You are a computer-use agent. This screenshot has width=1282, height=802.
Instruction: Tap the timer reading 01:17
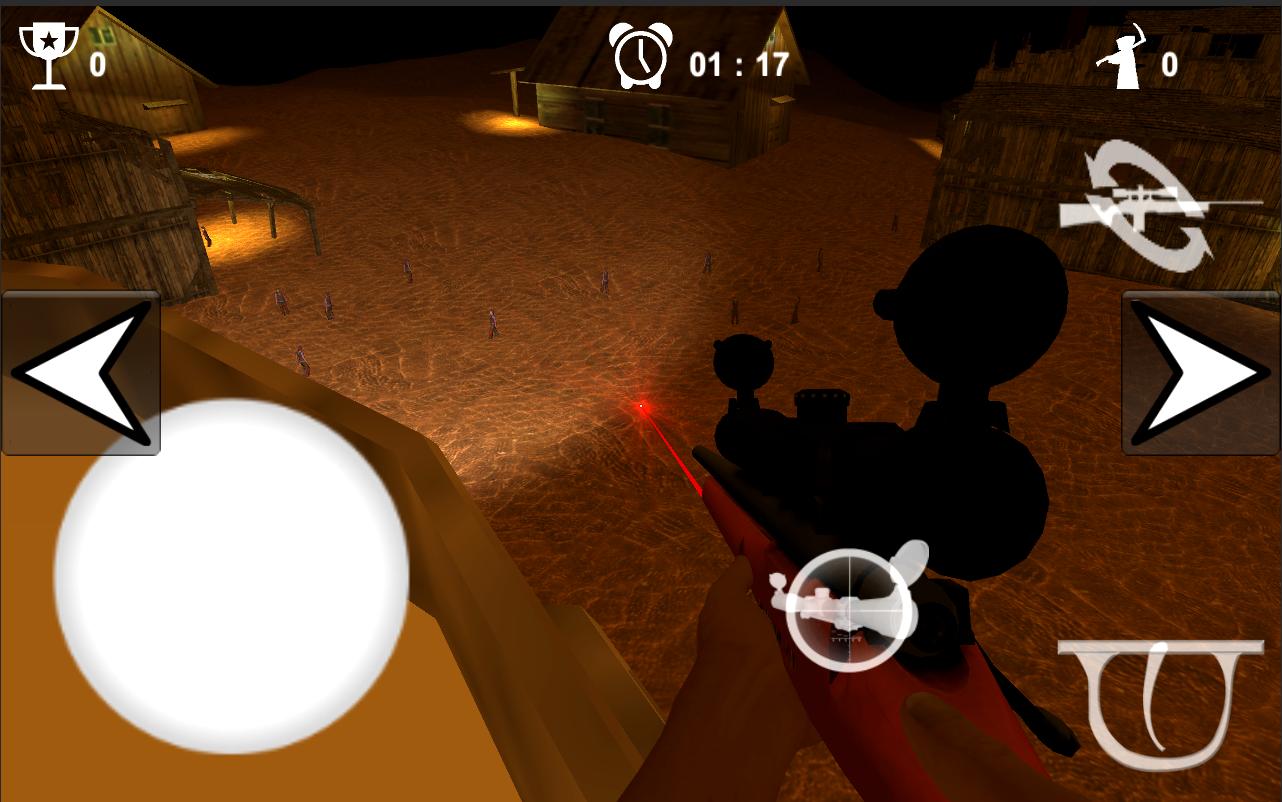tap(737, 63)
